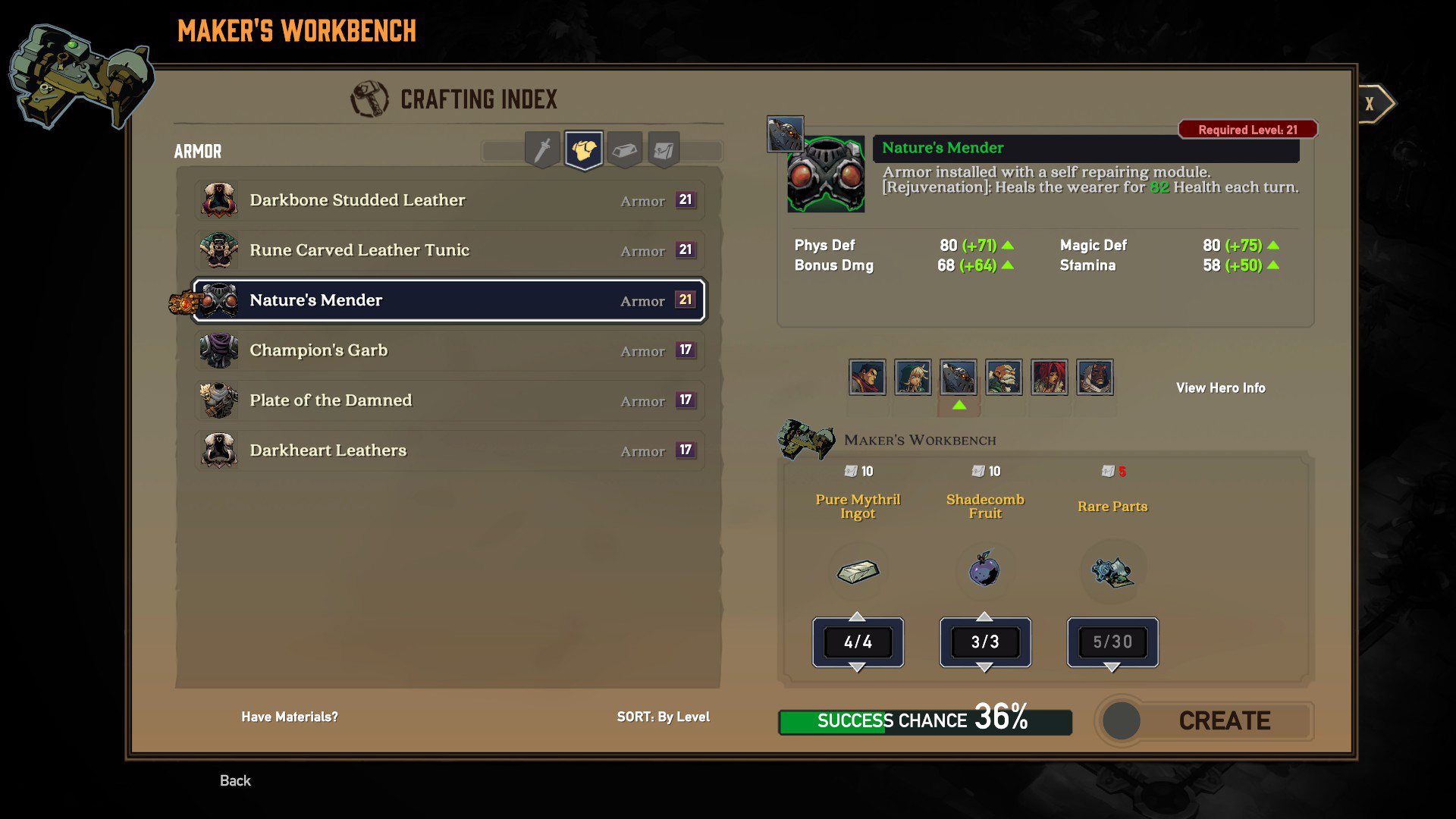Click the Success Chance progress bar
Image resolution: width=1456 pixels, height=819 pixels.
click(x=924, y=721)
